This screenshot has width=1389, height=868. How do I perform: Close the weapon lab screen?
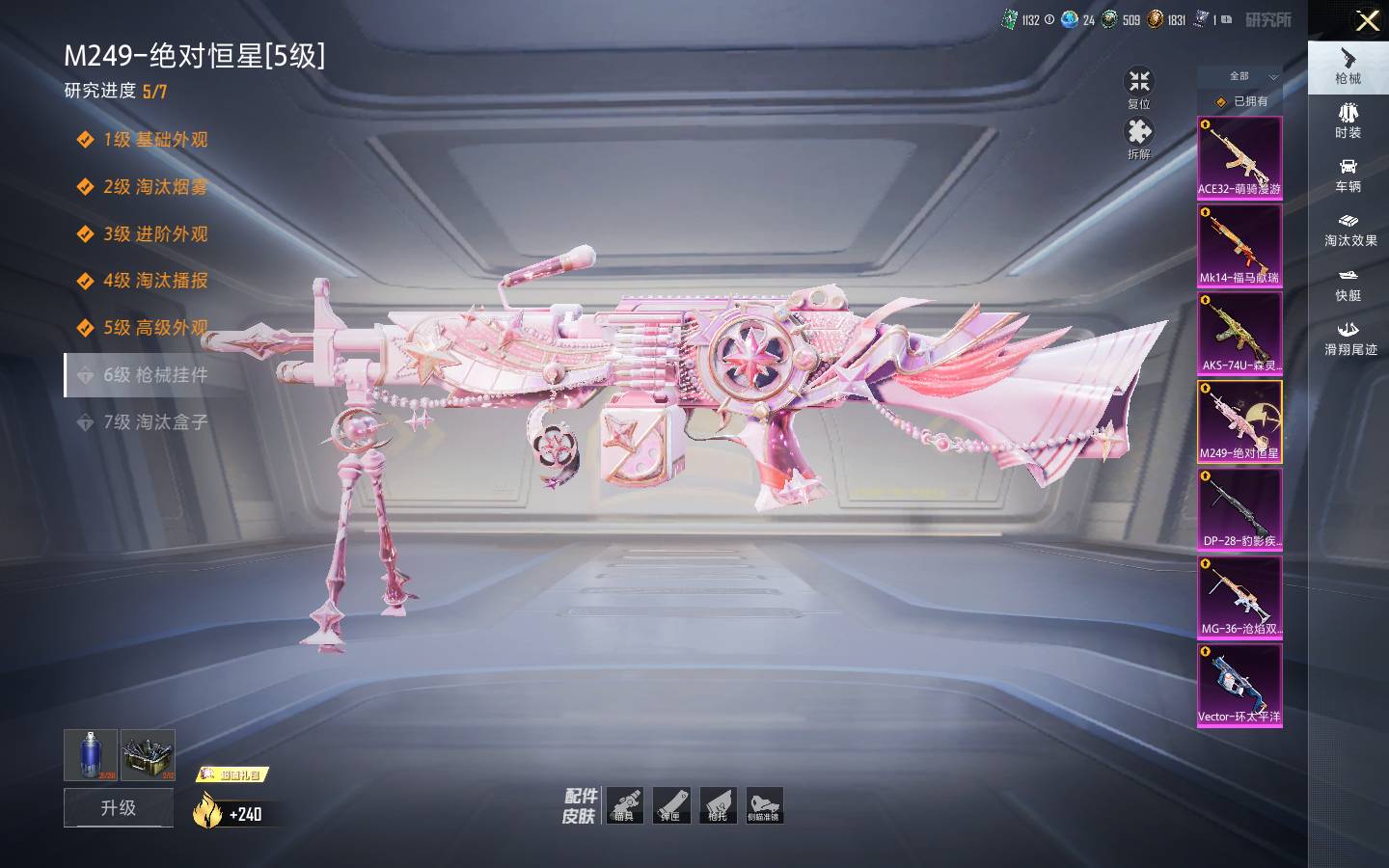click(1367, 20)
